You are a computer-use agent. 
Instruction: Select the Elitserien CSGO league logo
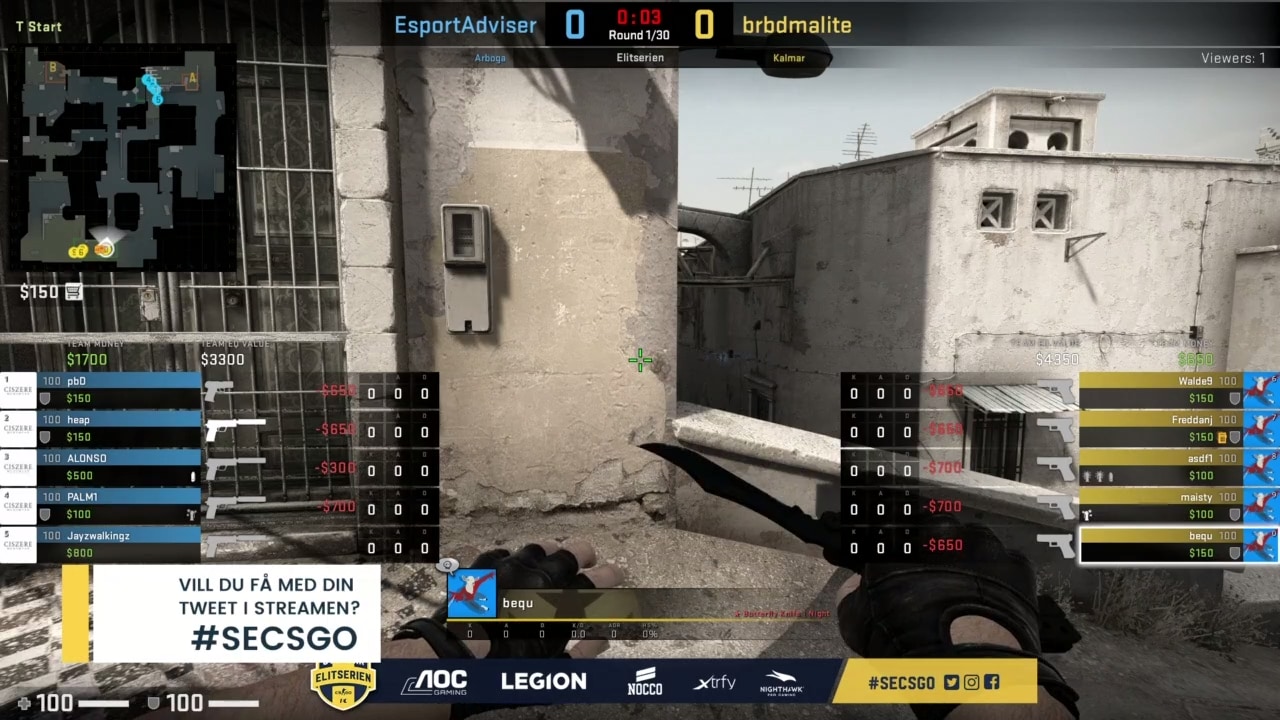pyautogui.click(x=344, y=682)
